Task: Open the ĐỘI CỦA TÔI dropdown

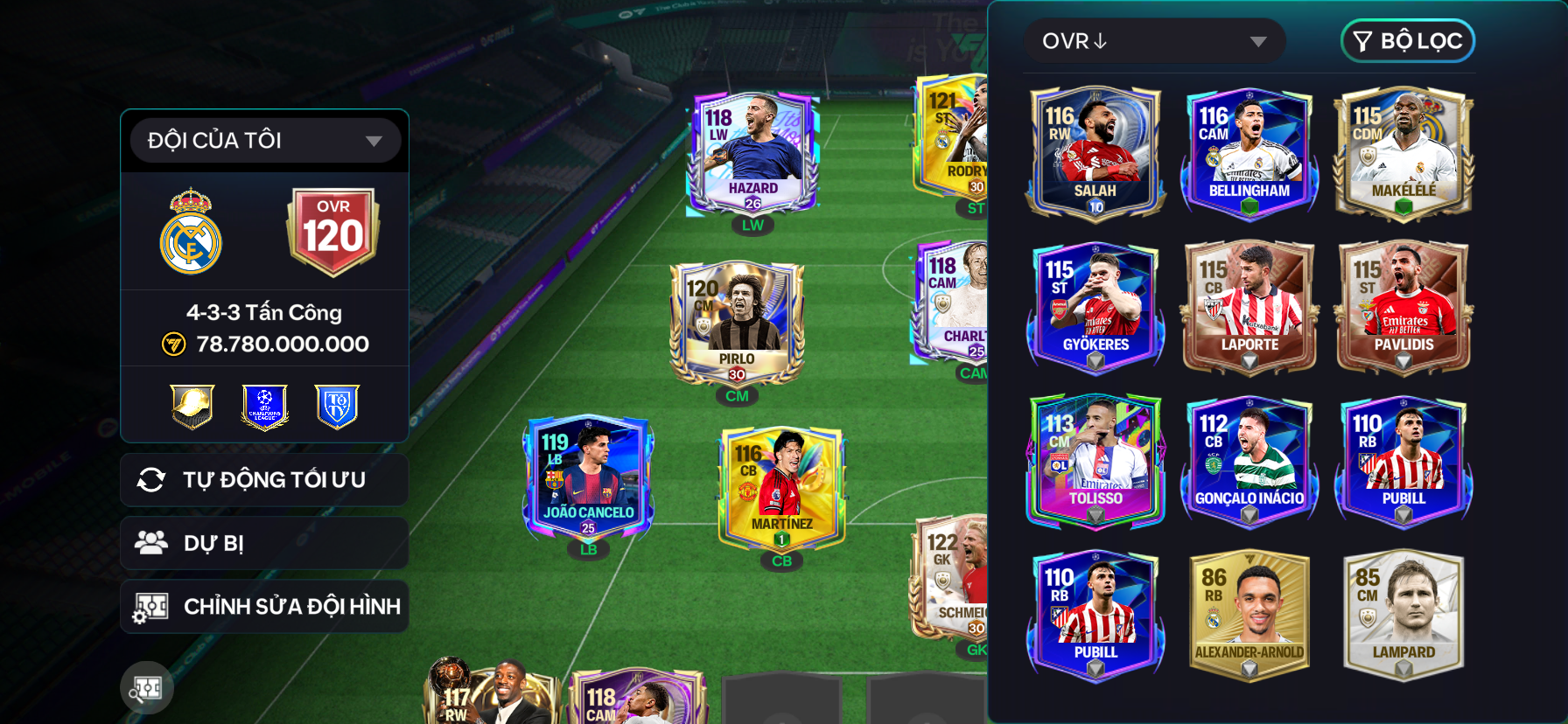Action: click(x=264, y=140)
